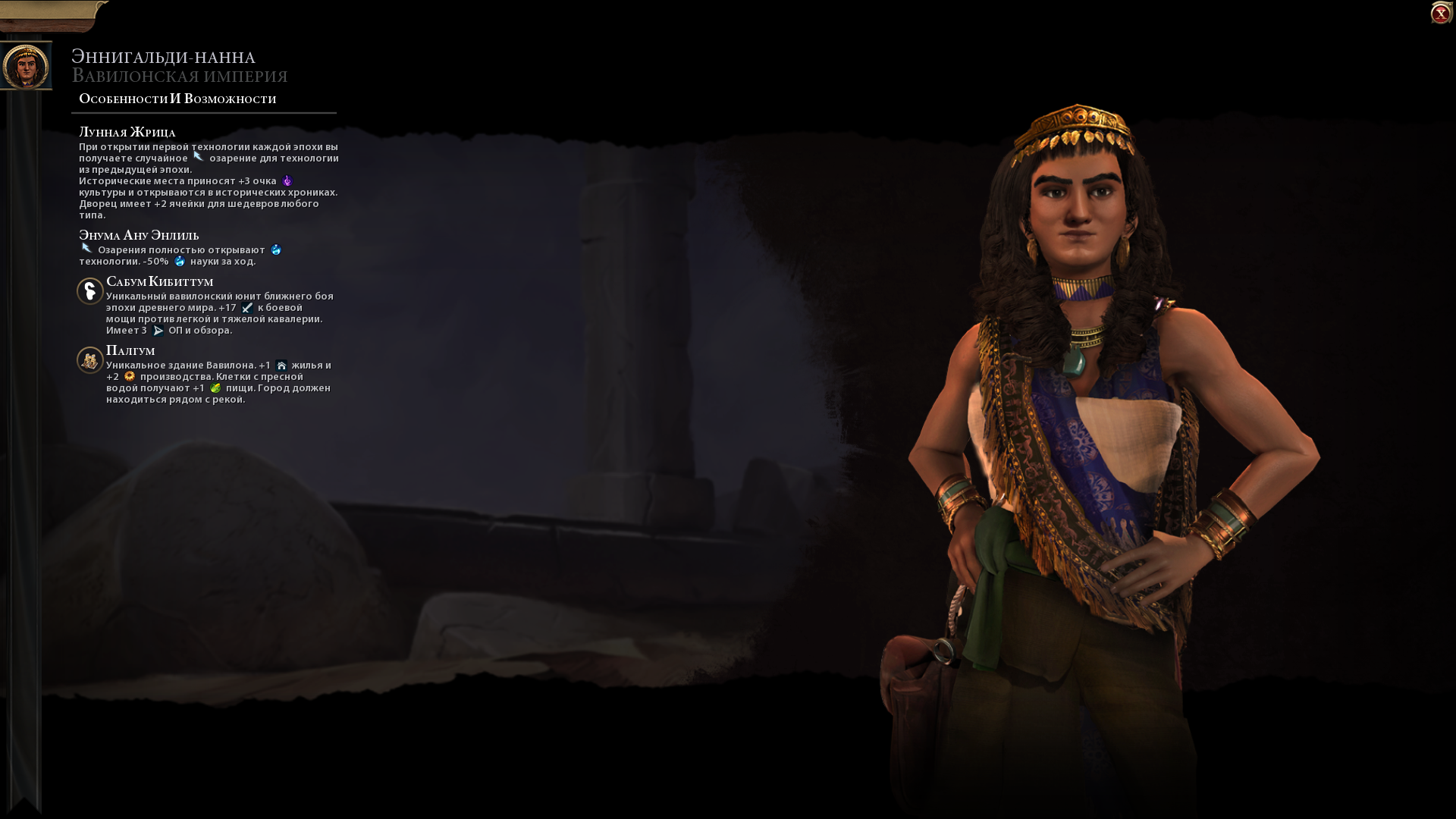Click the Энума Ану Энлиль ability title

tap(138, 235)
